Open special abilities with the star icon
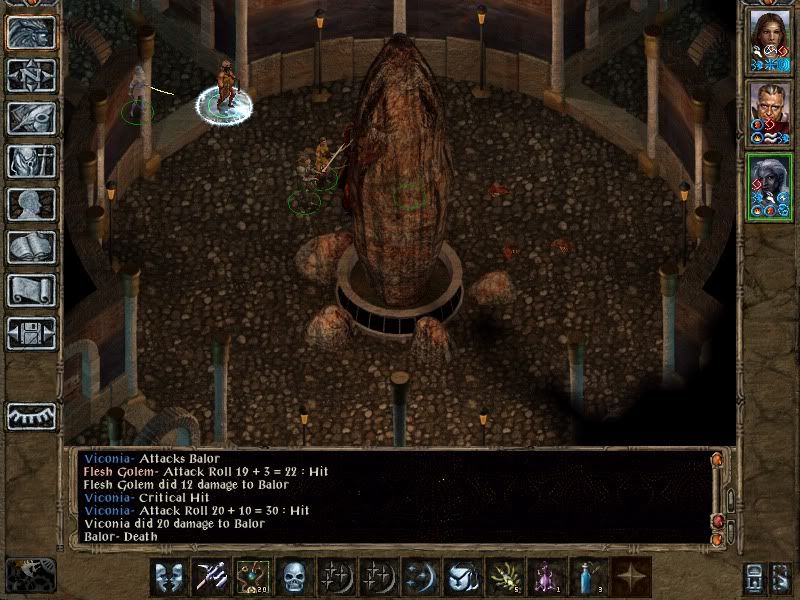Image resolution: width=800 pixels, height=600 pixels. coord(630,577)
